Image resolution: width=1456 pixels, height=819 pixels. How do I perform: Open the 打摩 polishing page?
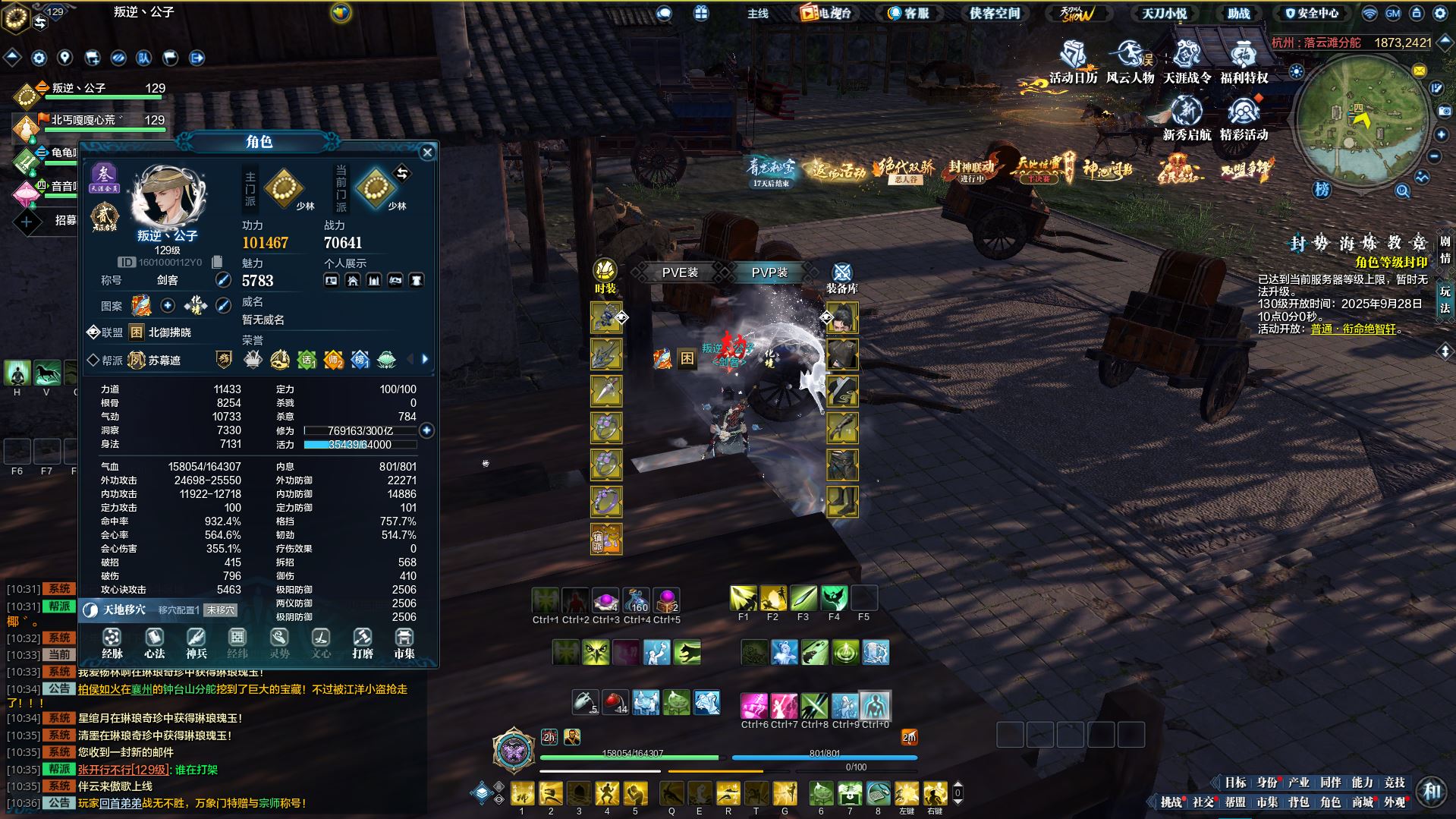point(363,643)
